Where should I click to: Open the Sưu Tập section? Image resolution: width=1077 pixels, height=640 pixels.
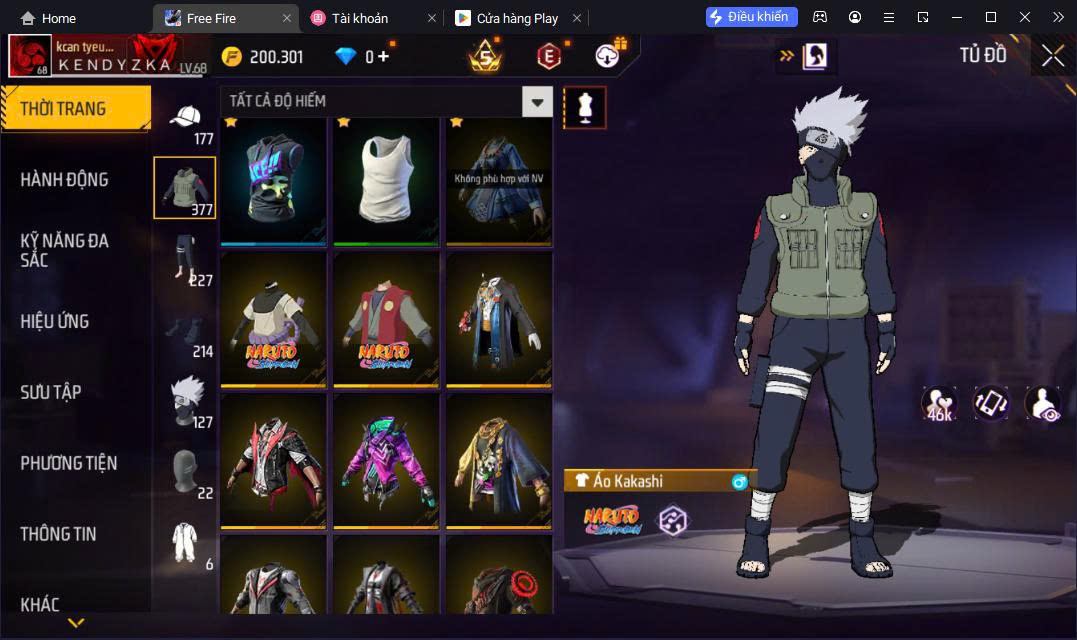[x=51, y=392]
